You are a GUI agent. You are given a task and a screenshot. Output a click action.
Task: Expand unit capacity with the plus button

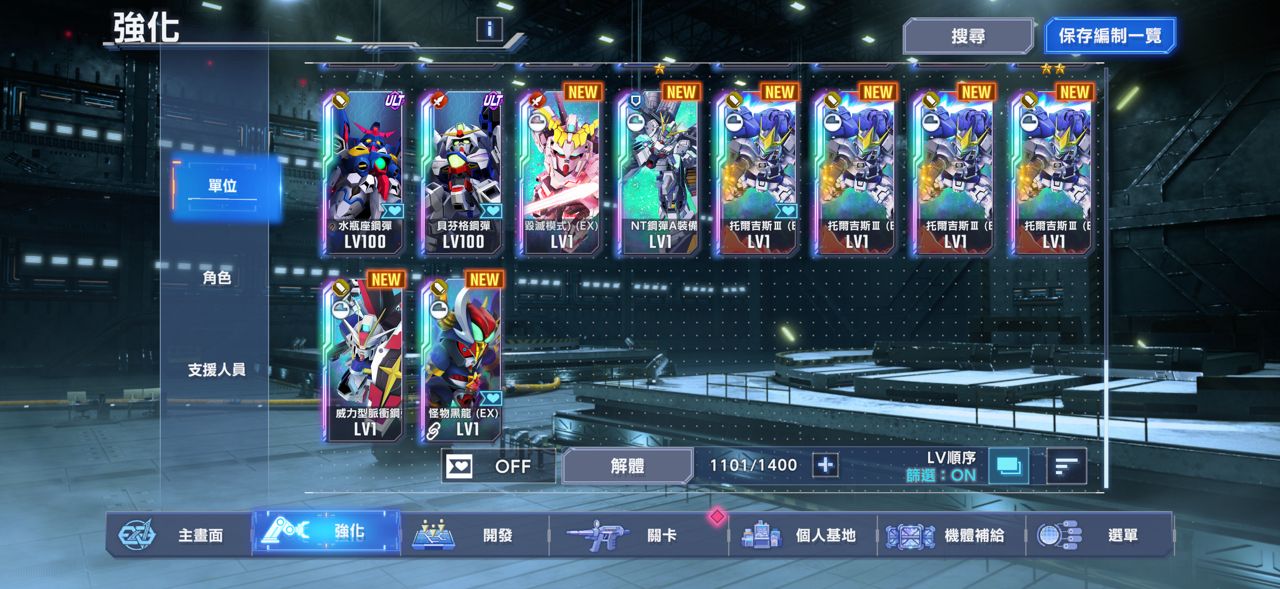pyautogui.click(x=825, y=466)
